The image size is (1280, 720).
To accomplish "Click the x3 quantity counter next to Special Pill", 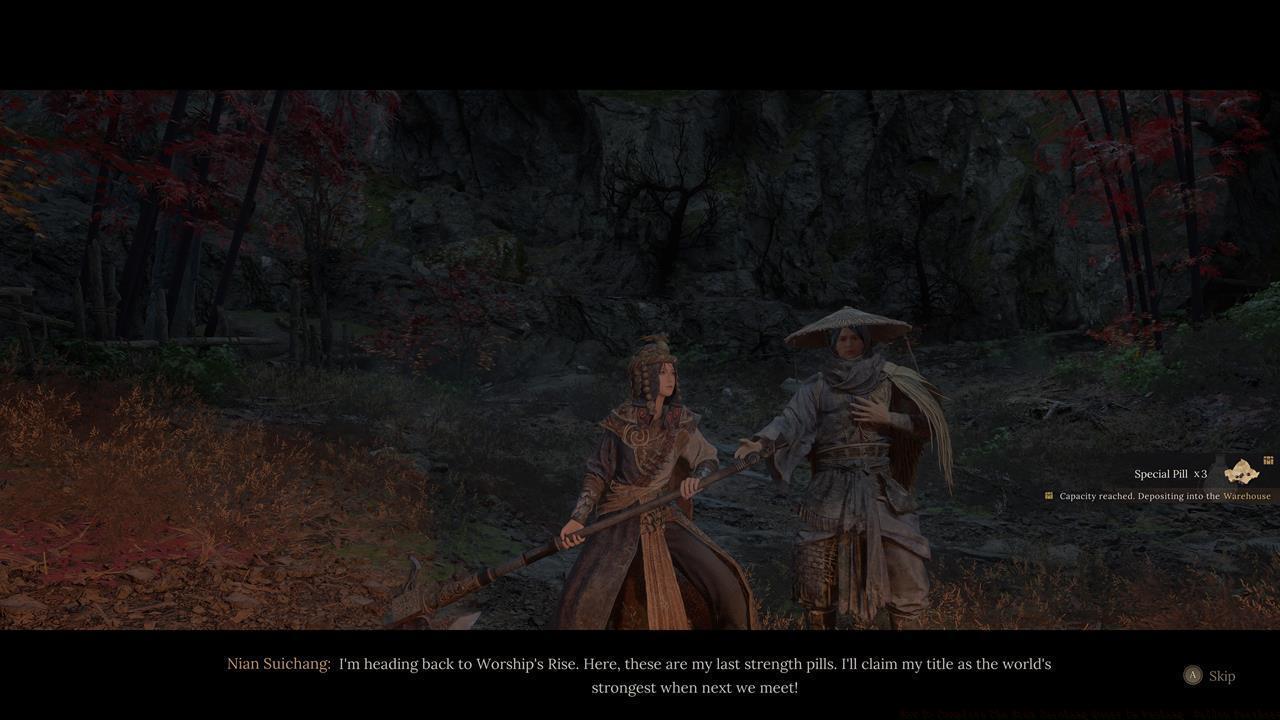I will pyautogui.click(x=1198, y=473).
